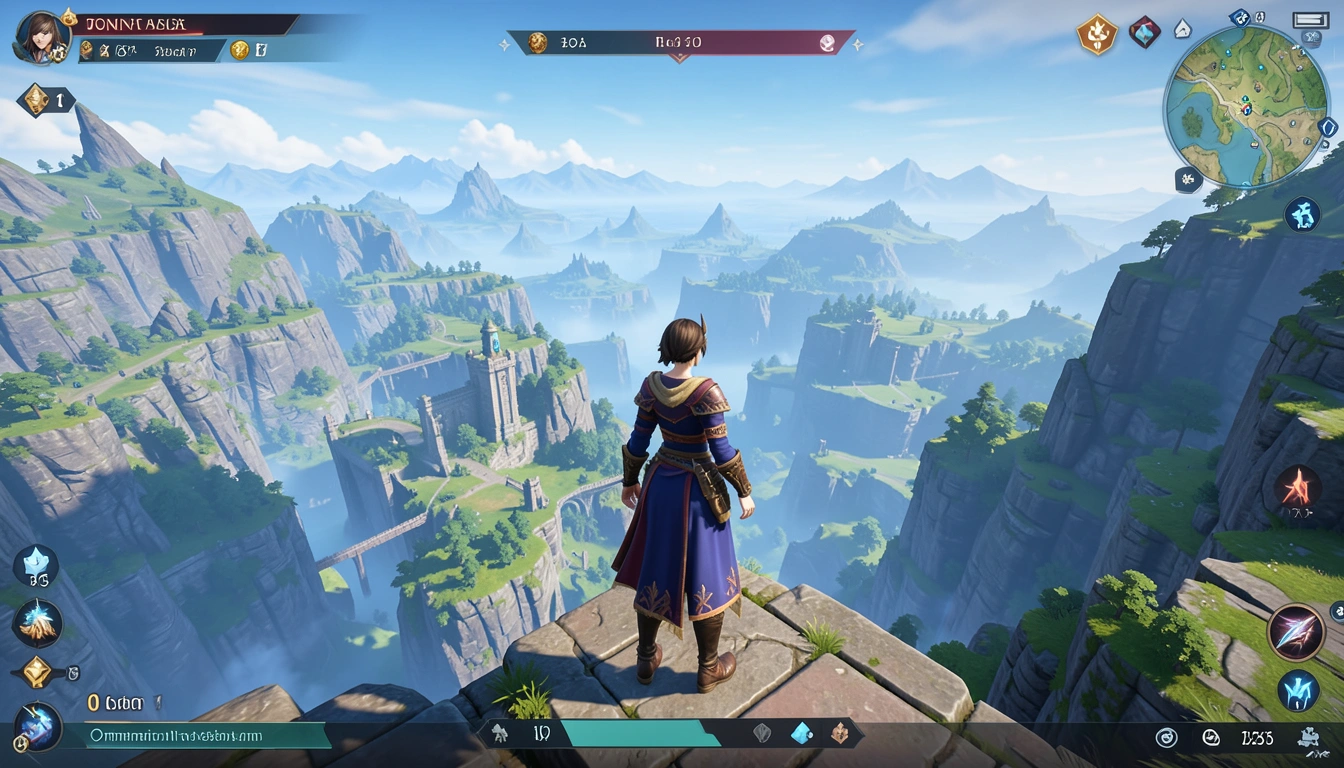This screenshot has height=768, width=1344.
Task: Activate the blue and orange burst skill
Action: (x=38, y=622)
